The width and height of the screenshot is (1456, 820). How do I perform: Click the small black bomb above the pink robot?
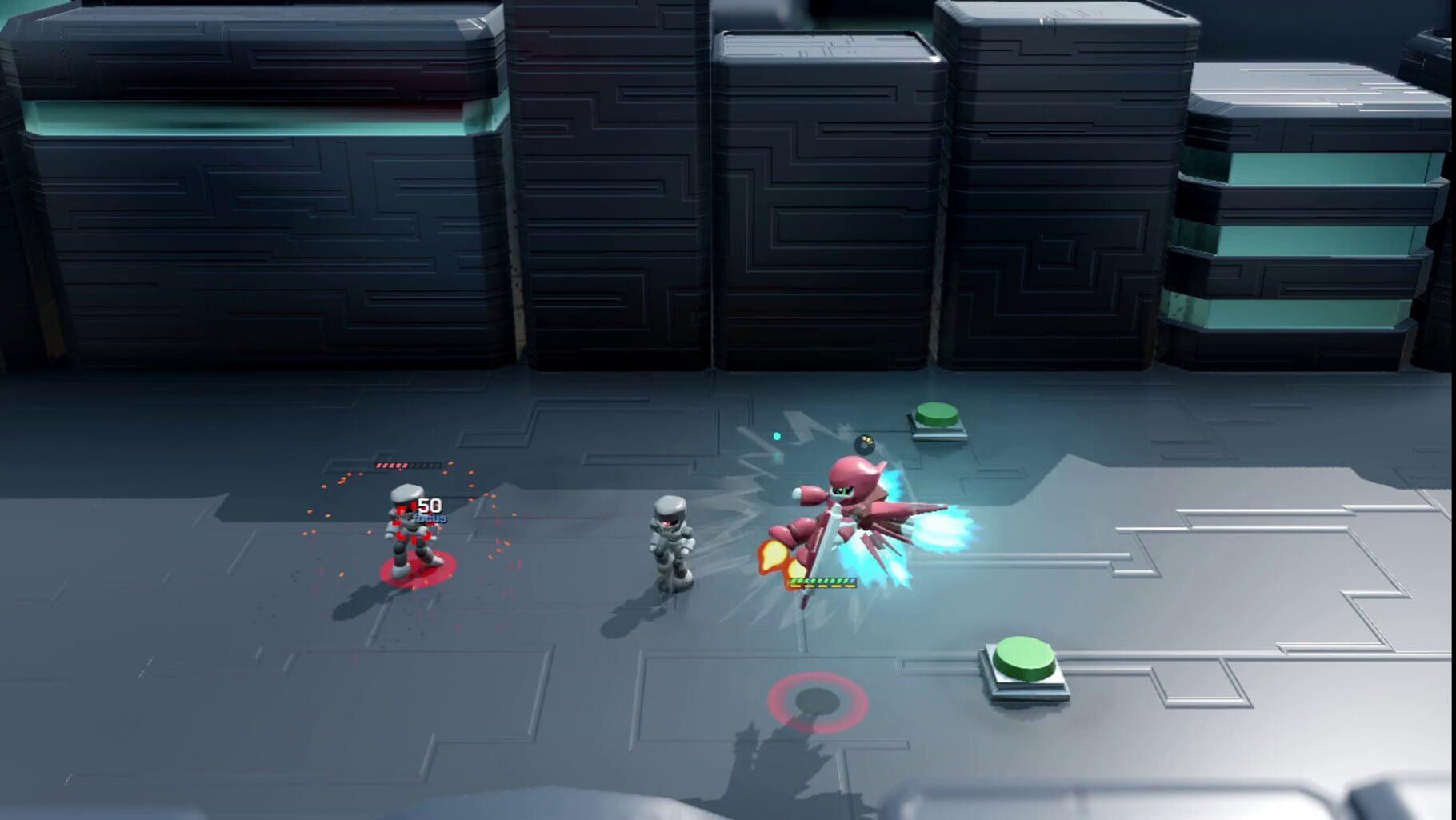tap(864, 442)
